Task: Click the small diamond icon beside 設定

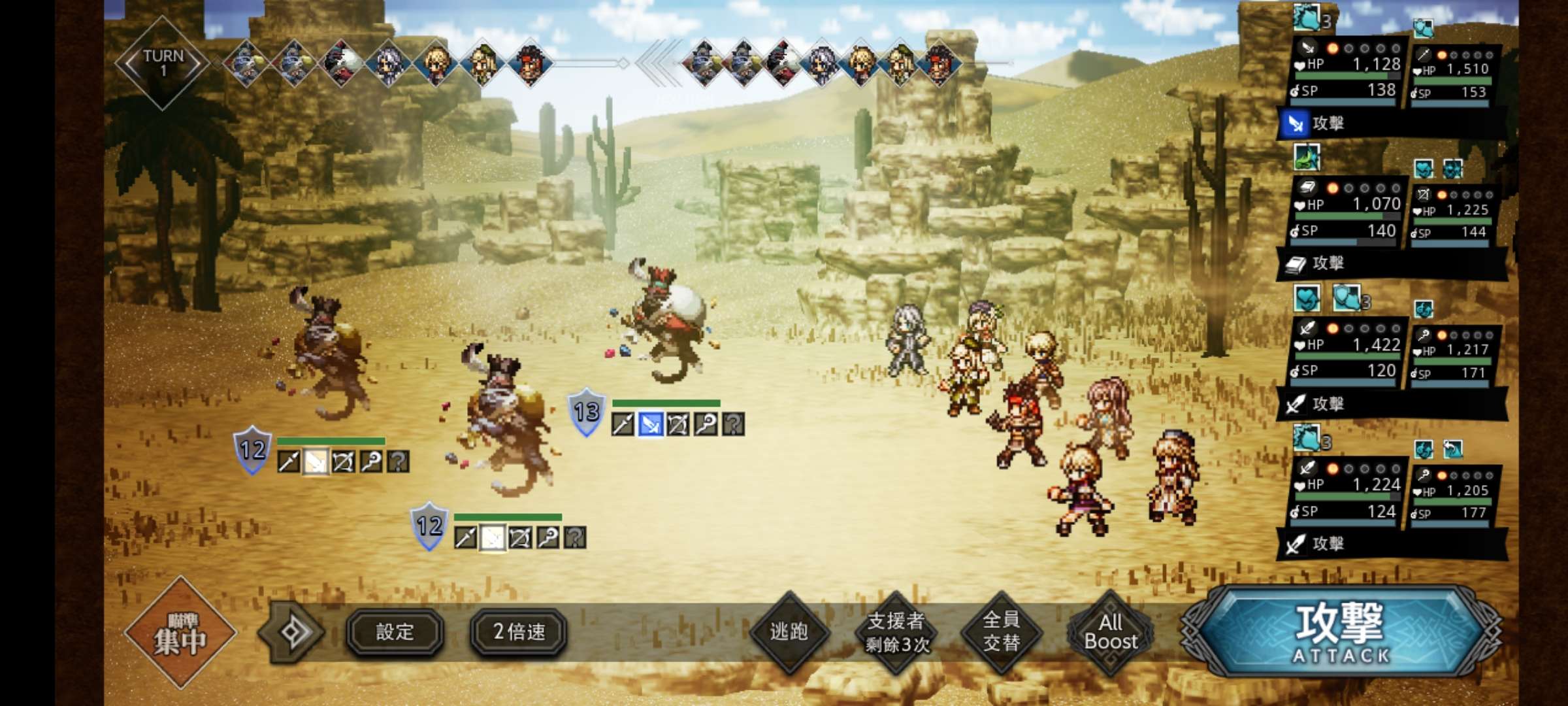Action: click(291, 632)
